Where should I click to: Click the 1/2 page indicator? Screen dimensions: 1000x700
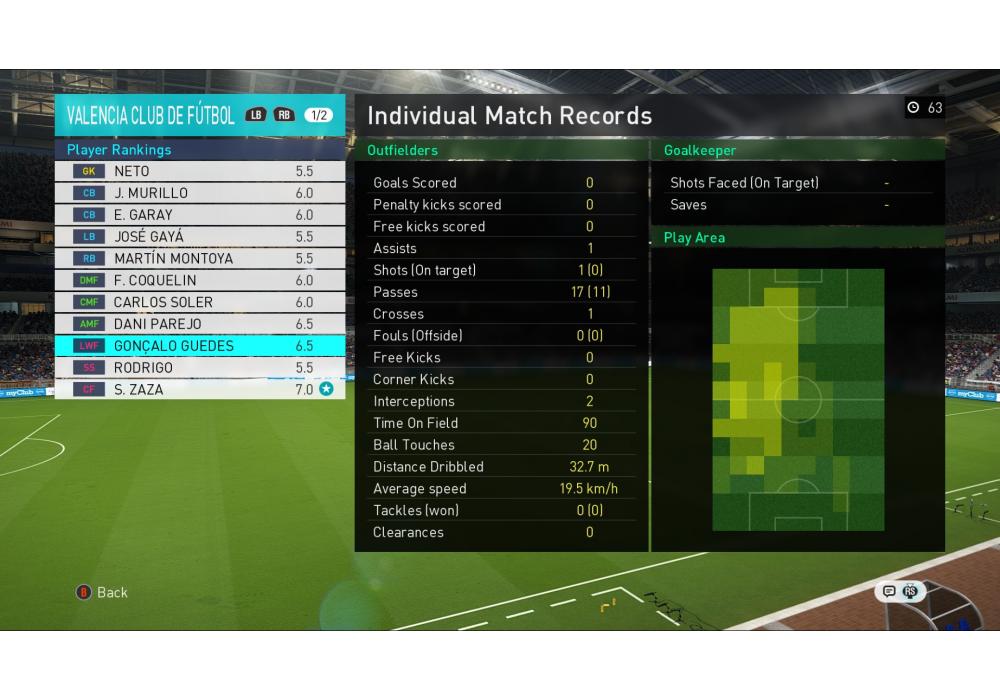click(319, 115)
